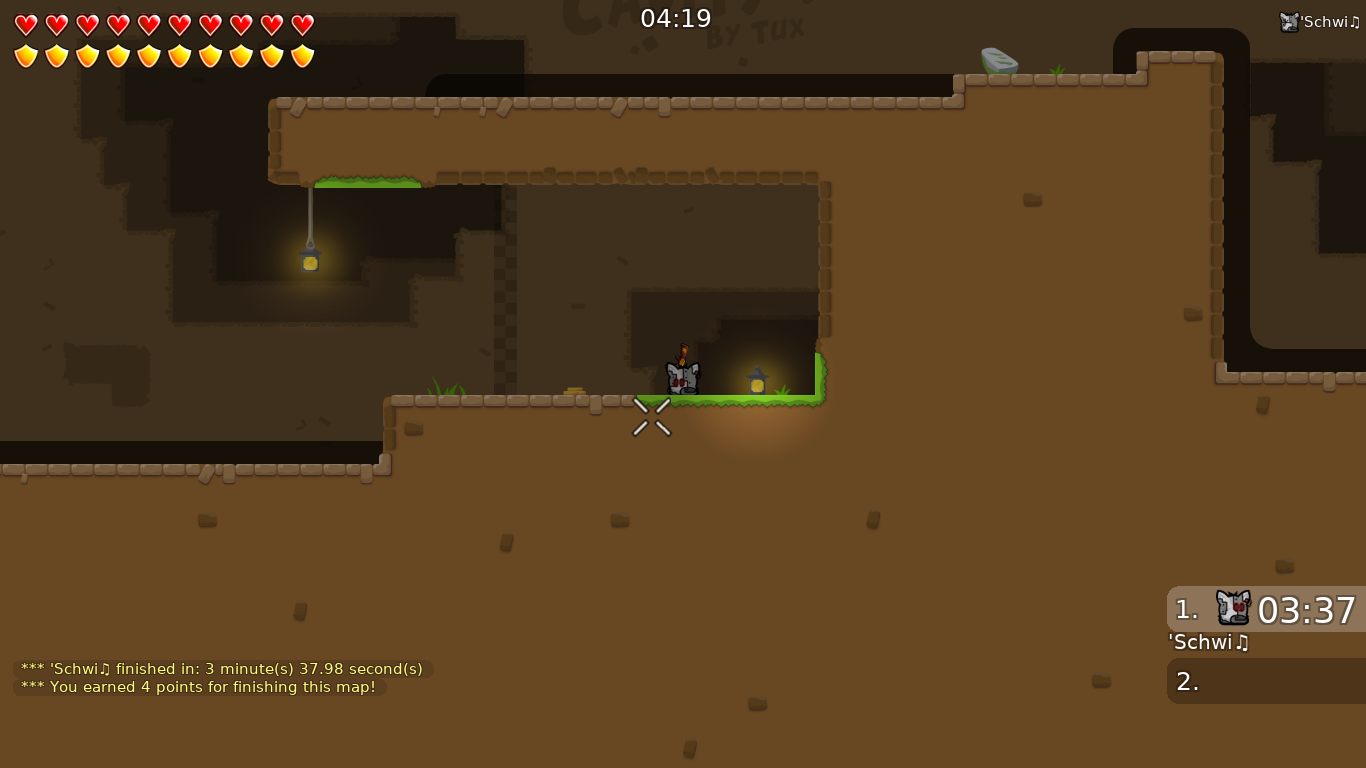1366x768 pixels.
Task: Click the 'Schwi♪ name under the leaderboard entry
Action: coord(1208,643)
